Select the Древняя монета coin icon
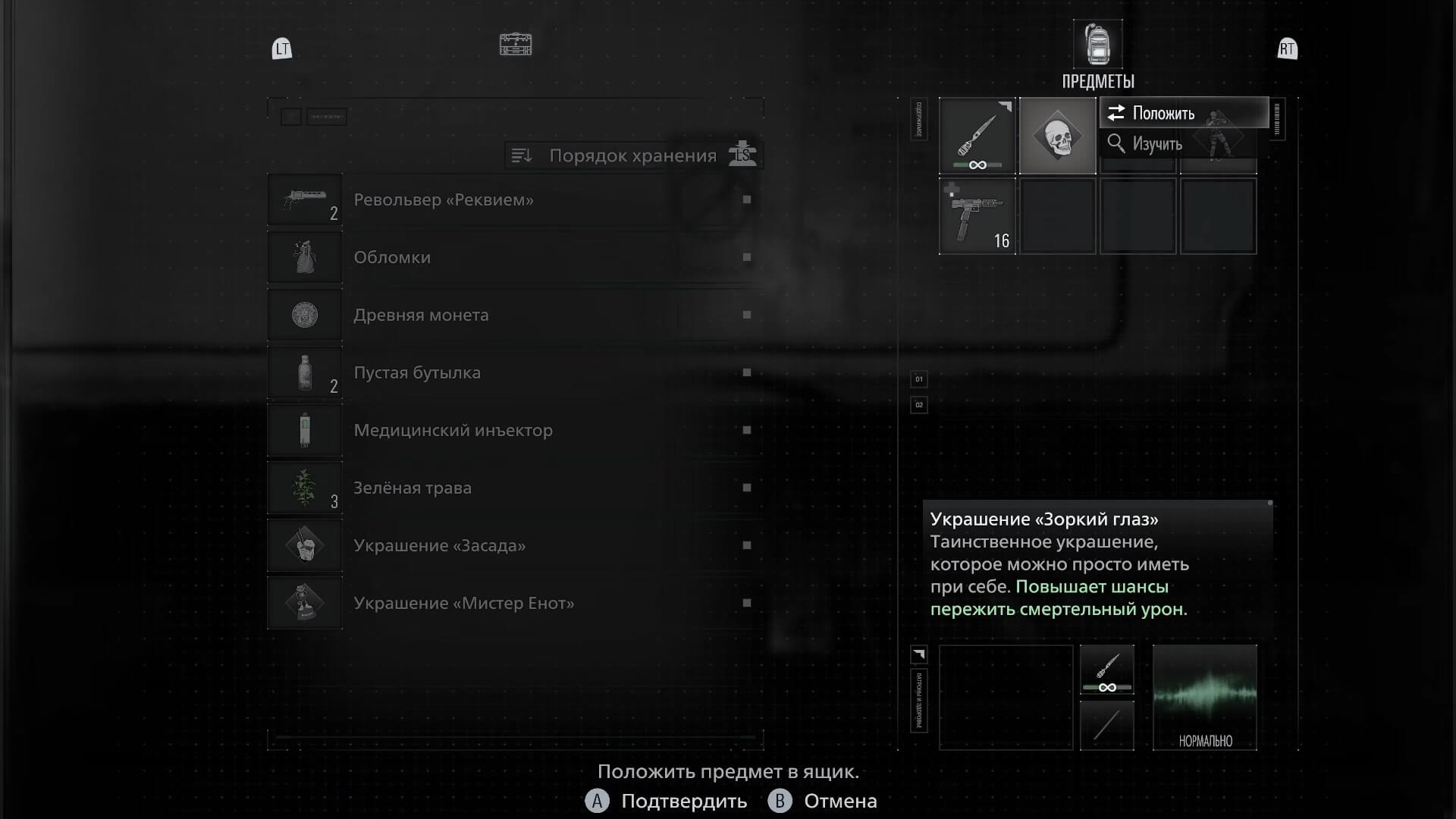The height and width of the screenshot is (819, 1456). click(x=305, y=314)
